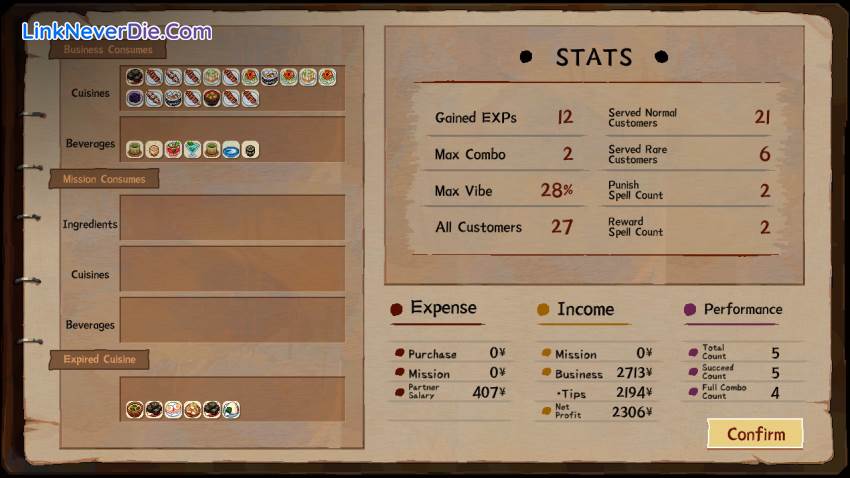
Task: Pick the rice ball with leaf in expired cuisine
Action: 231,409
